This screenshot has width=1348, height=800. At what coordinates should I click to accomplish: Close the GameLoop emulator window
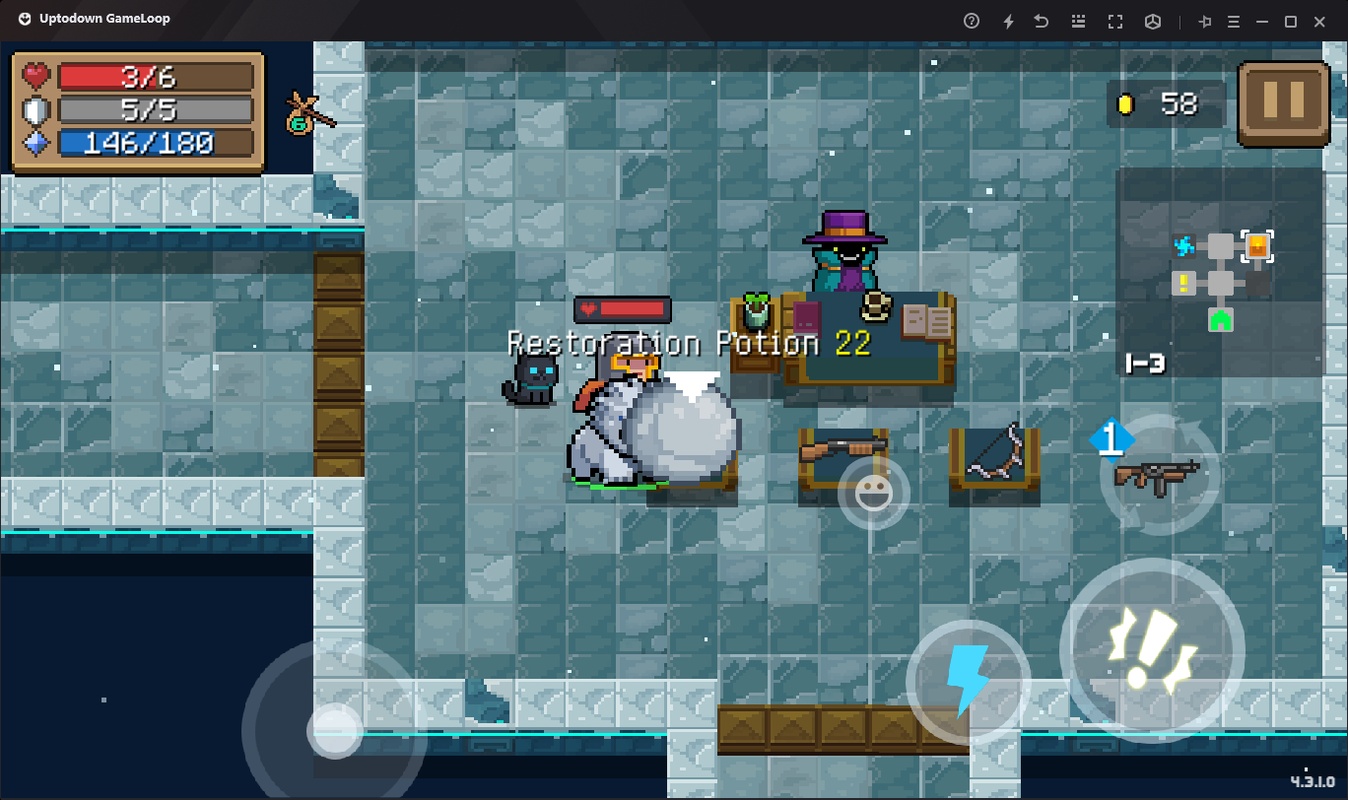(x=1319, y=21)
